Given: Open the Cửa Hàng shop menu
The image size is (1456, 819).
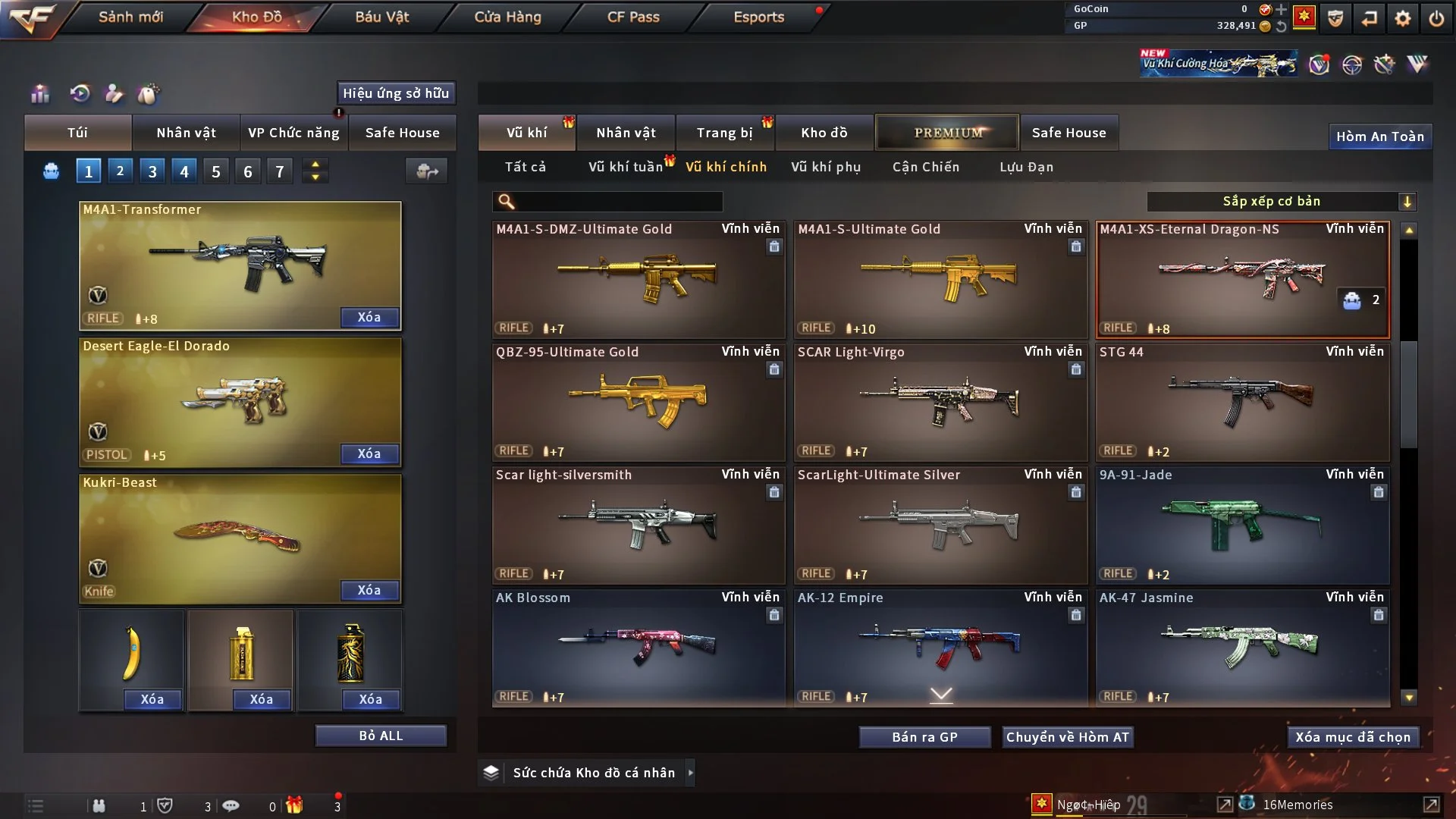Looking at the screenshot, I should (507, 17).
